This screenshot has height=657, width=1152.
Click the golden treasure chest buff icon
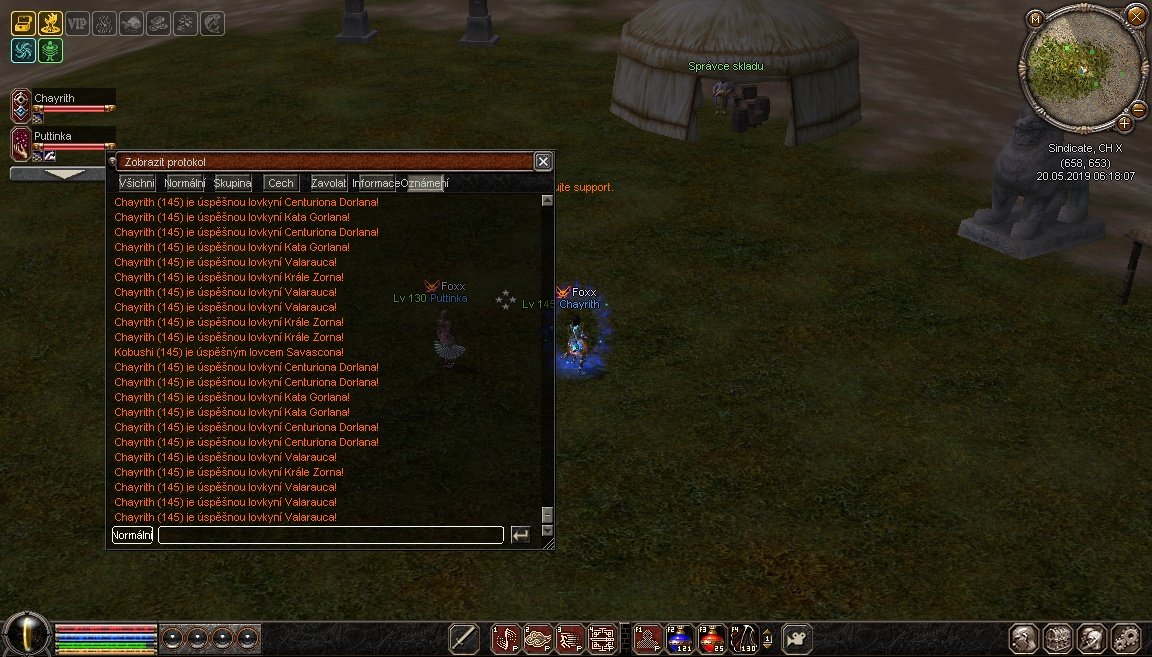pos(23,23)
